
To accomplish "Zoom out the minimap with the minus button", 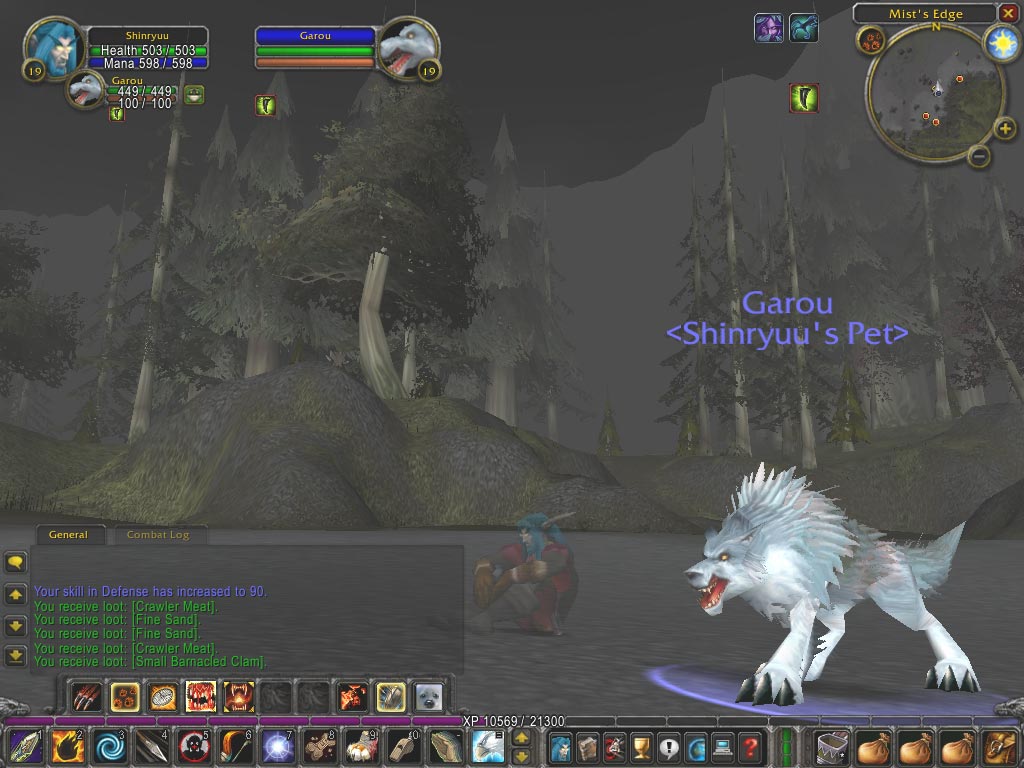I will coord(980,156).
